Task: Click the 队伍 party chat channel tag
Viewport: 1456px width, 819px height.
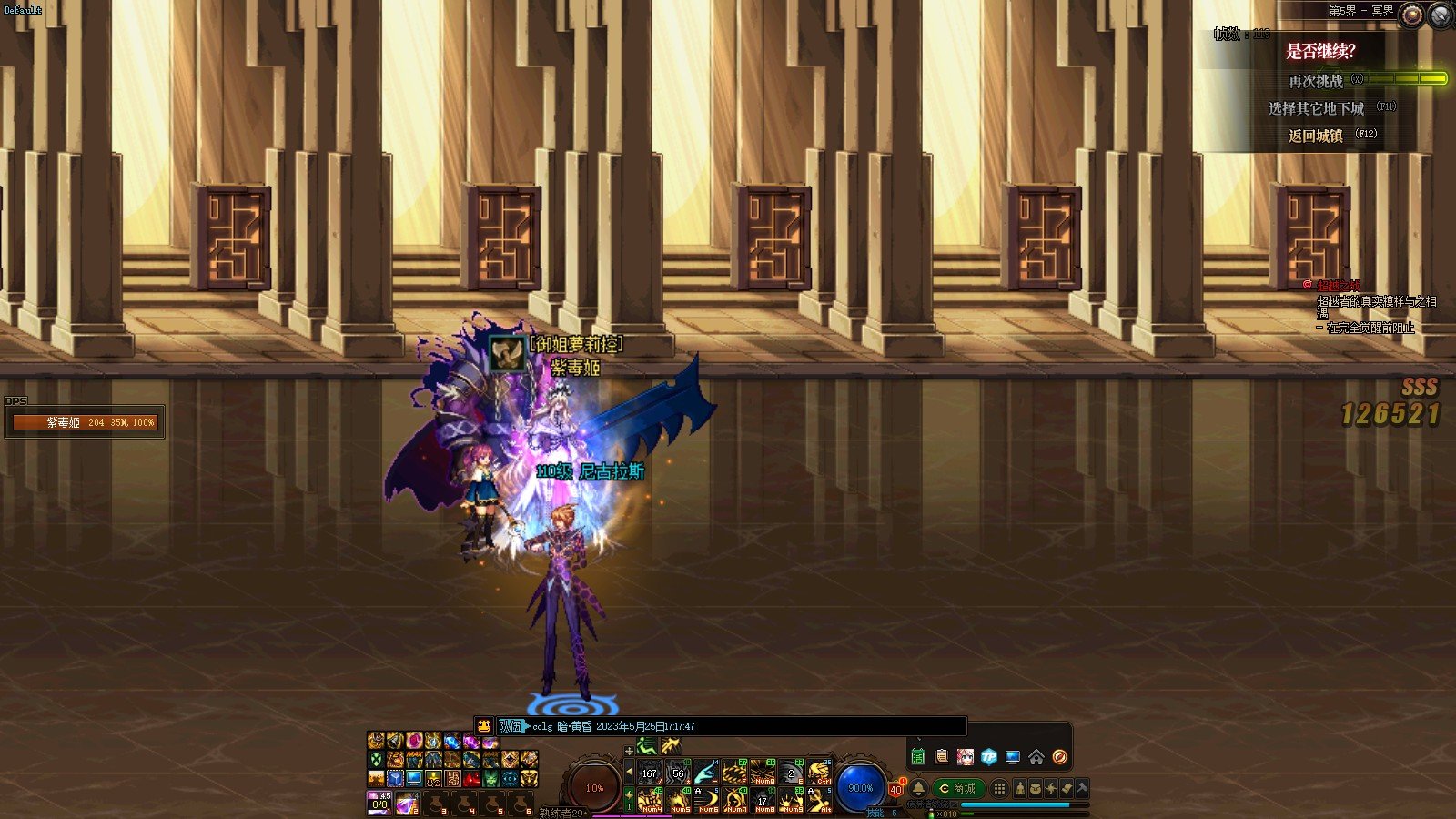Action: [511, 726]
